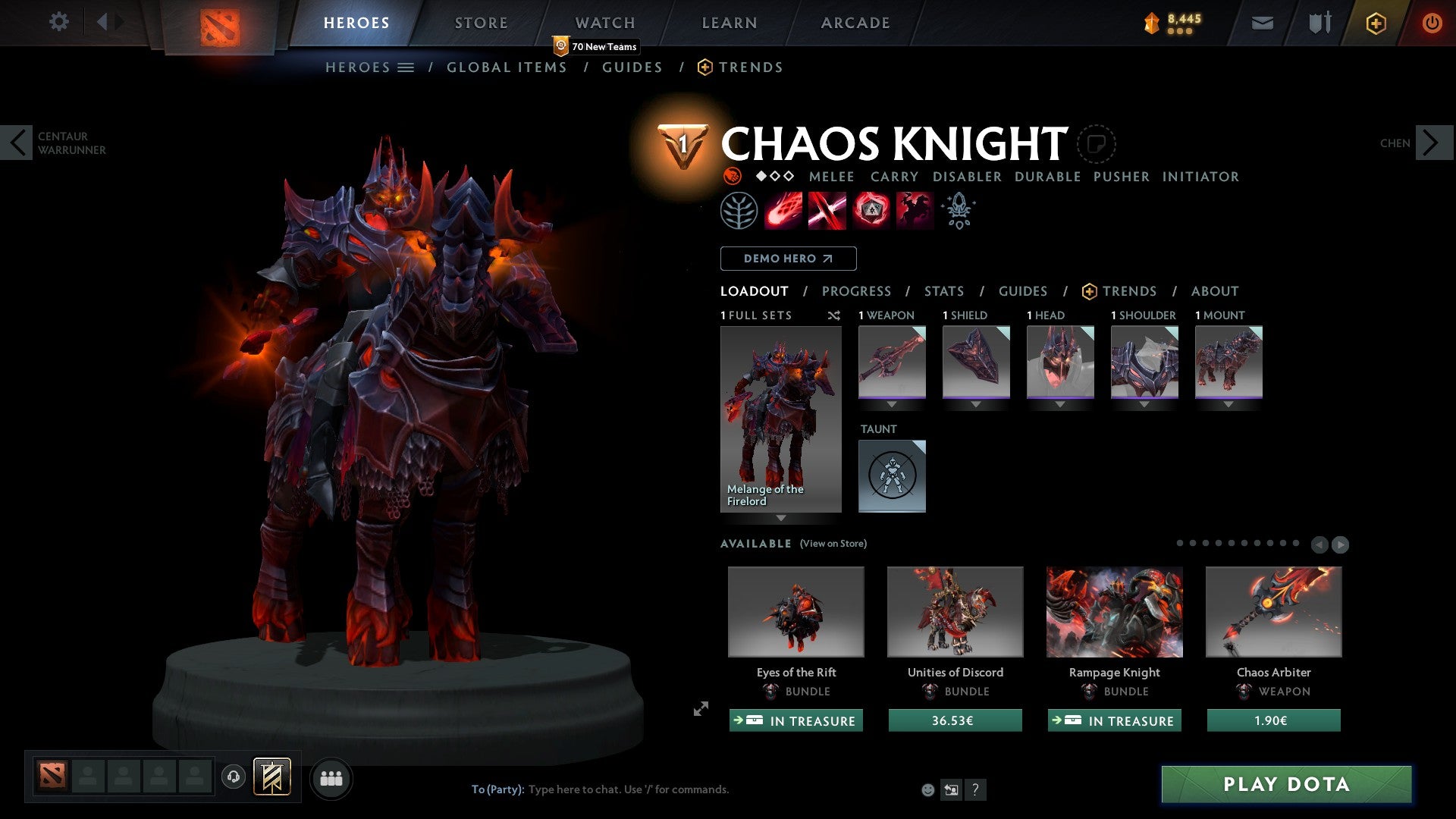Open the mail inbox icon in top bar
The height and width of the screenshot is (819, 1456).
[1263, 23]
